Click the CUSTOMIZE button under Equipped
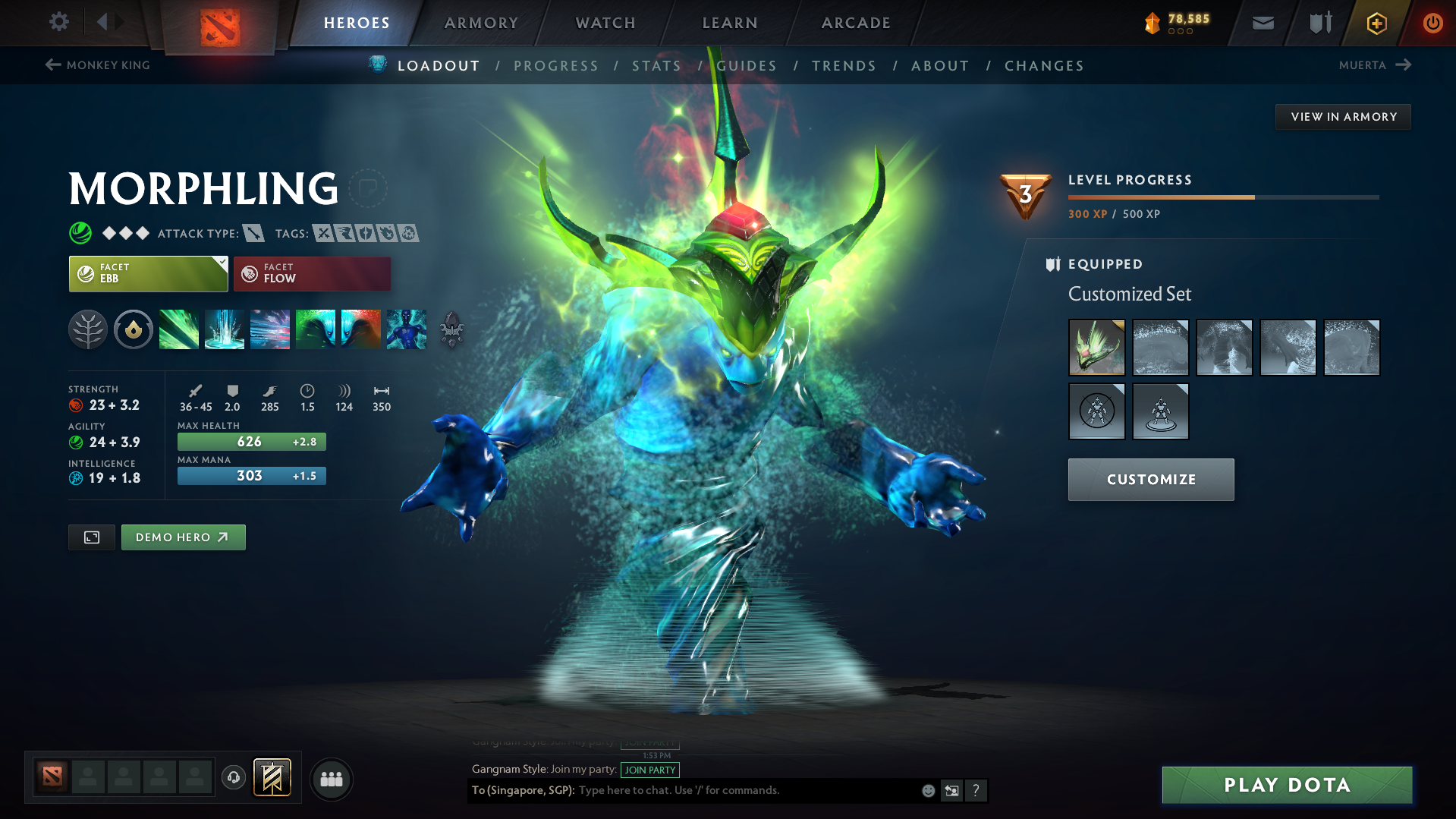Image resolution: width=1456 pixels, height=819 pixels. coord(1150,479)
